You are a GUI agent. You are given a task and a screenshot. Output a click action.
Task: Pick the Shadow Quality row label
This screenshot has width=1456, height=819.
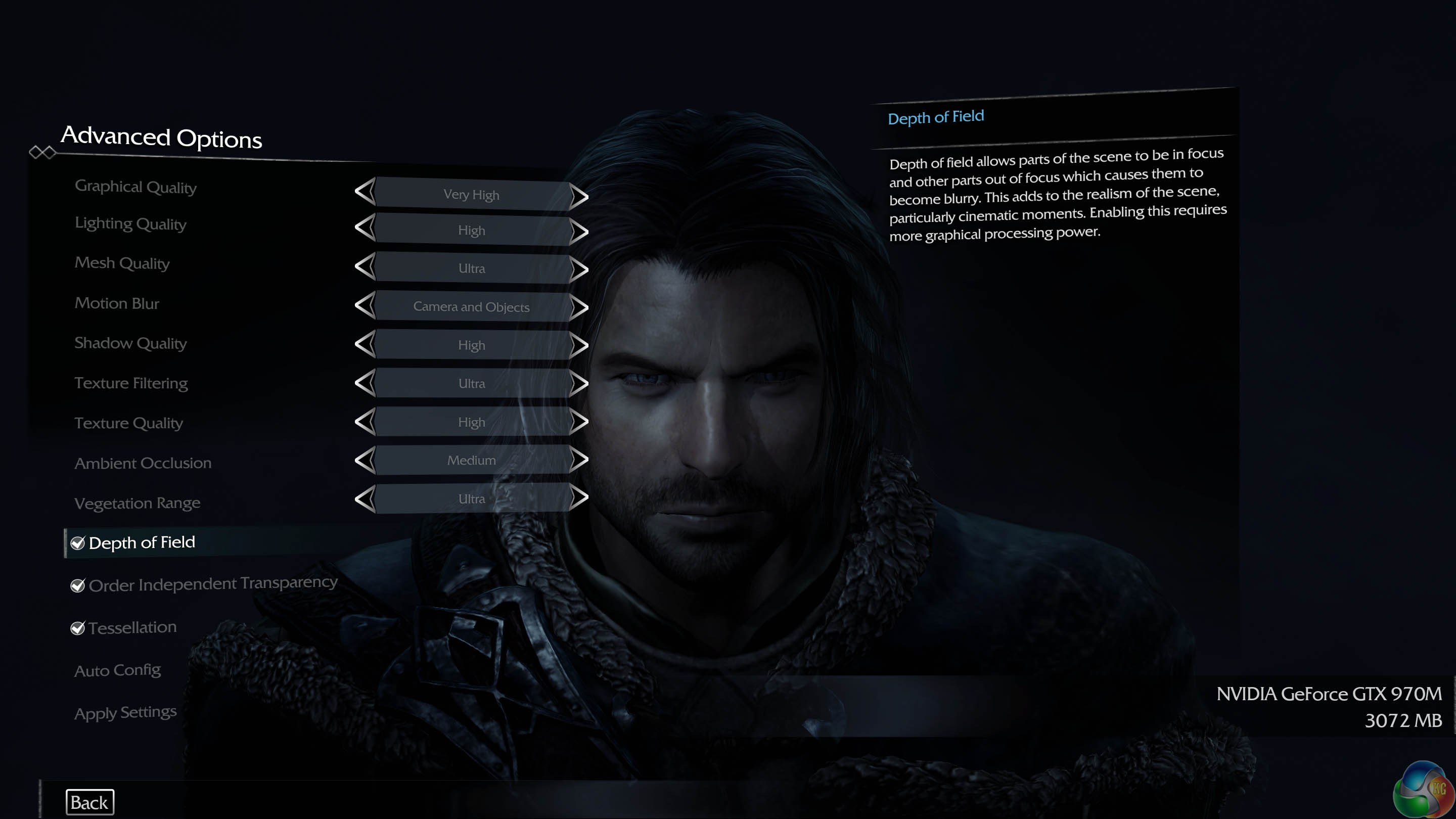[x=130, y=343]
